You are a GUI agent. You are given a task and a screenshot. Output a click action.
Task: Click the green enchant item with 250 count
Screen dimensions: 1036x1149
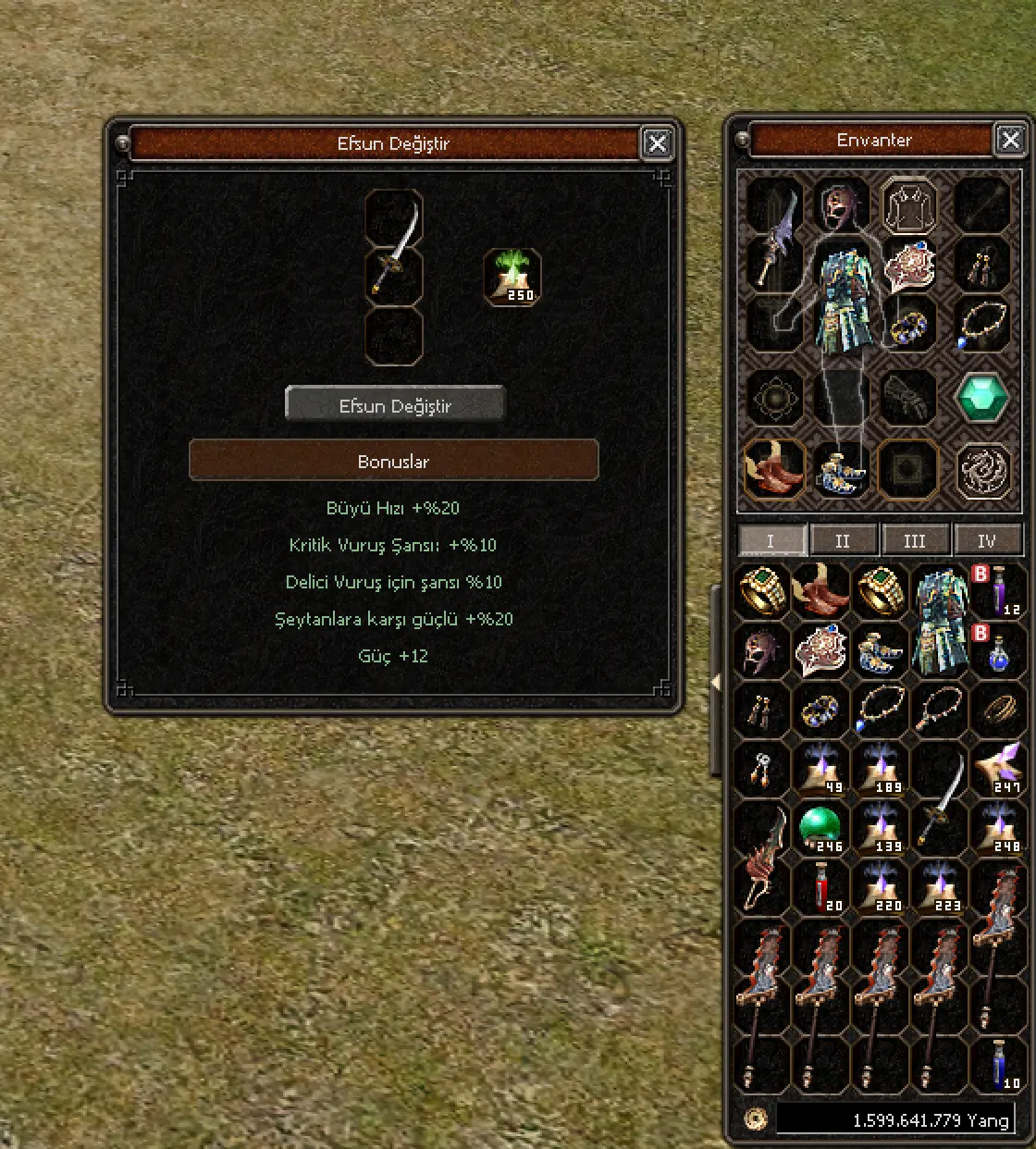click(512, 277)
